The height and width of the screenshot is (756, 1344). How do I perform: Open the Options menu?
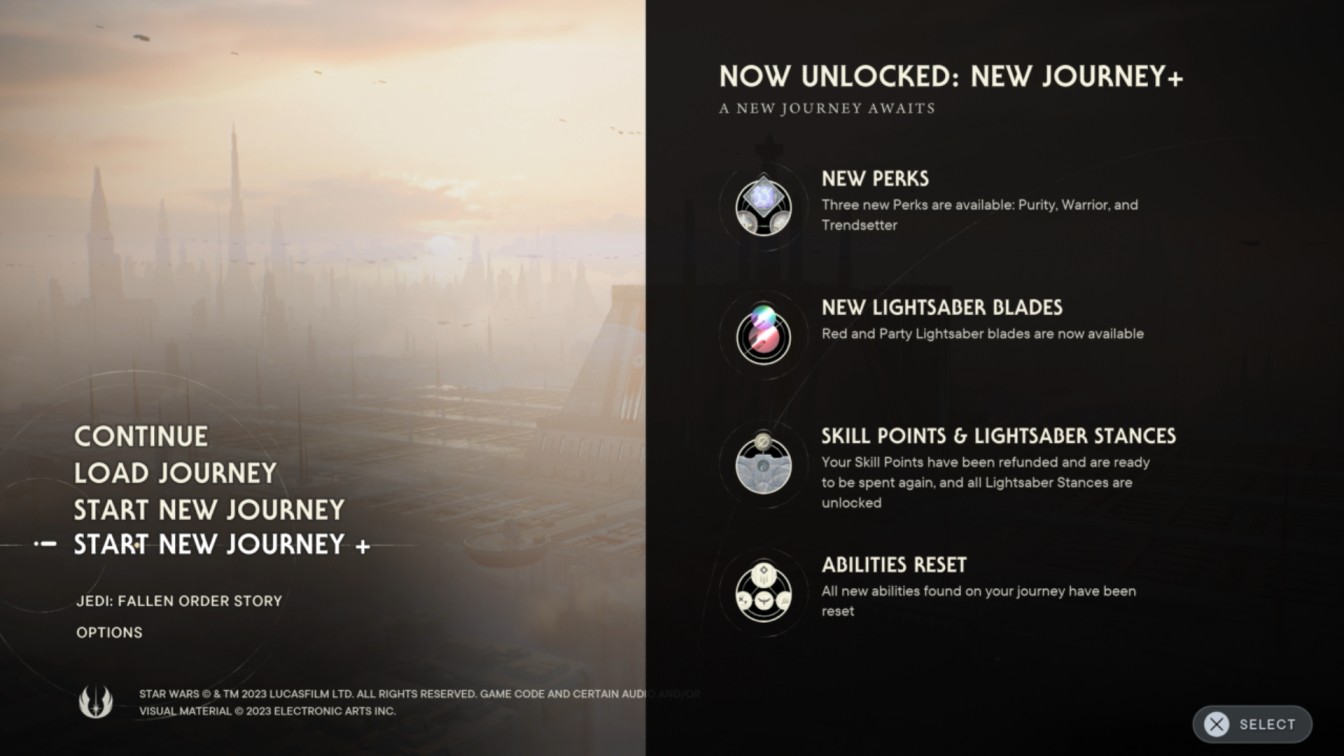pos(109,632)
